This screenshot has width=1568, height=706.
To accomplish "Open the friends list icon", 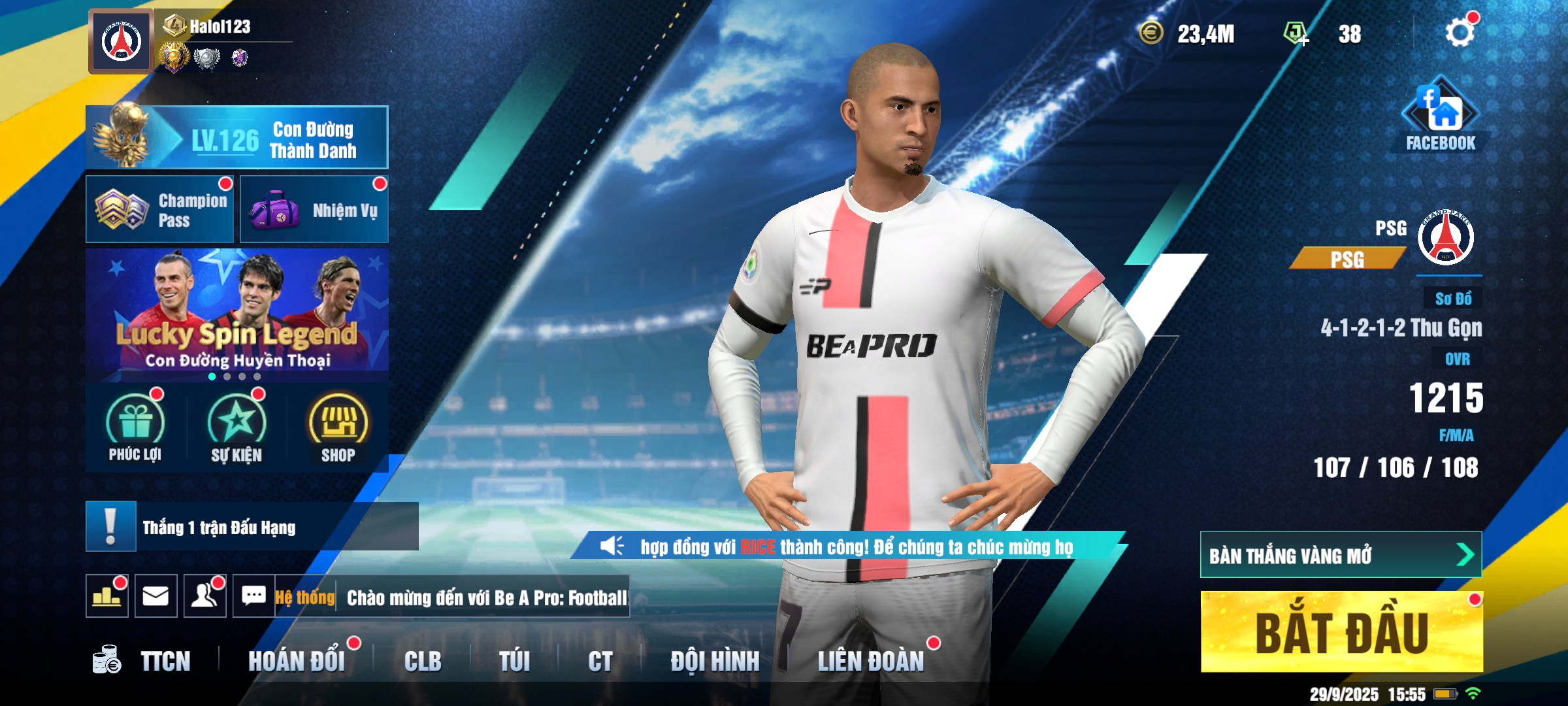I will [204, 596].
